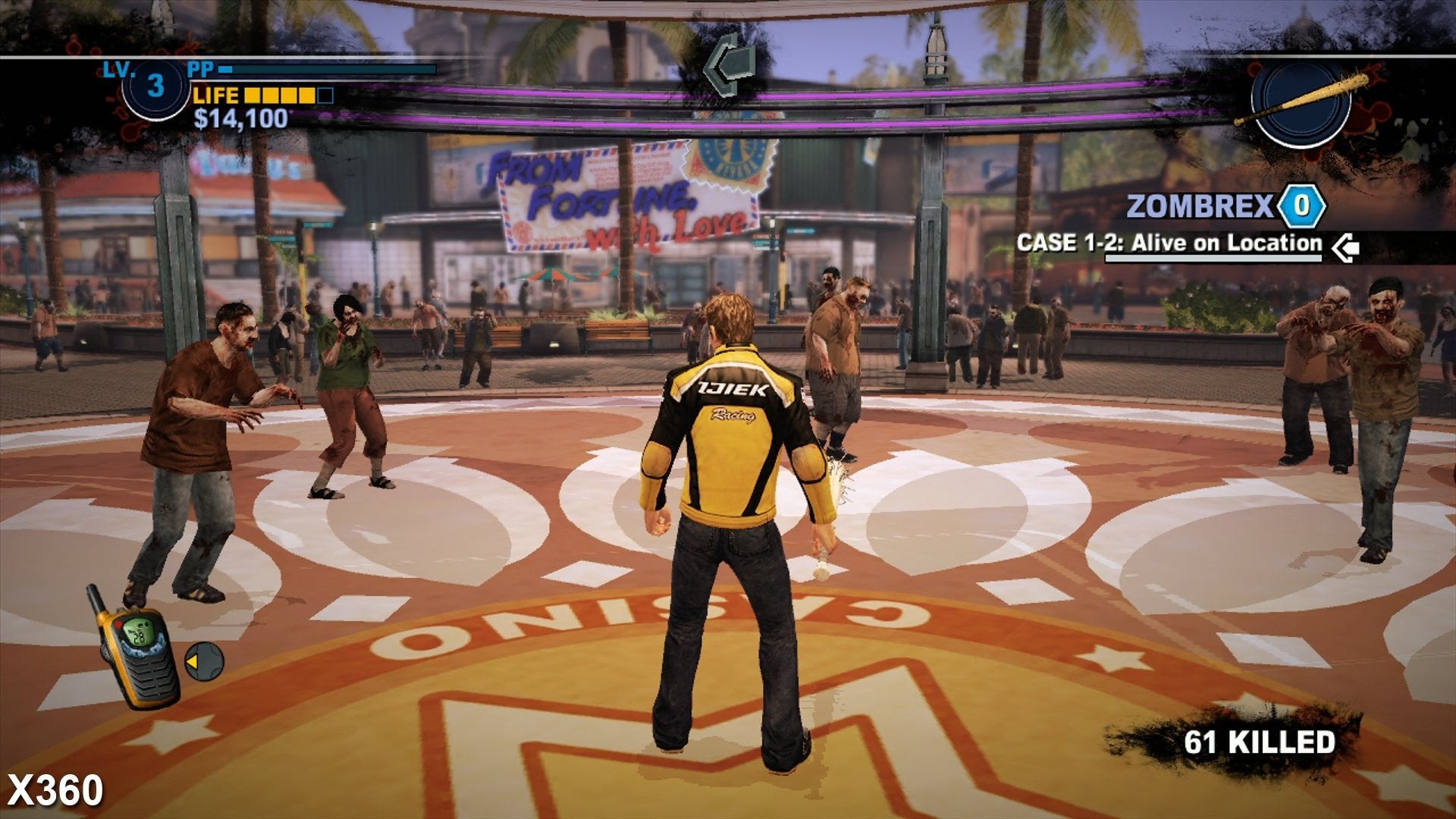1456x819 pixels.
Task: Select the spiked baseball bat weapon slot
Action: (x=1301, y=101)
